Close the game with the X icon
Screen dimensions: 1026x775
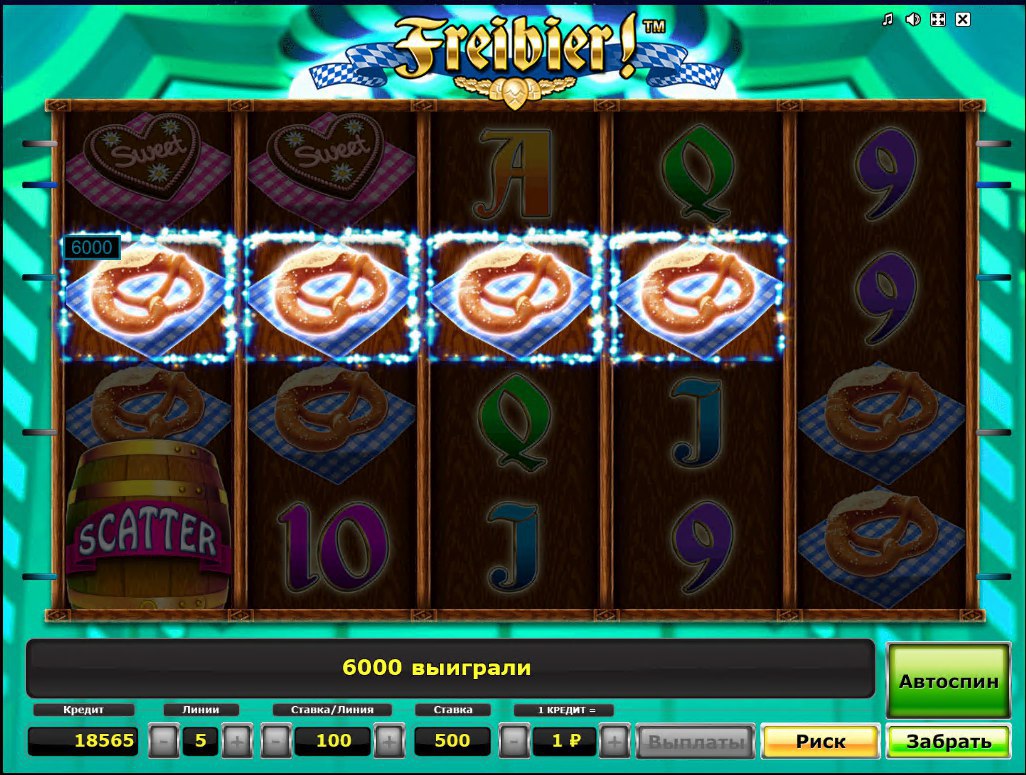pos(963,19)
